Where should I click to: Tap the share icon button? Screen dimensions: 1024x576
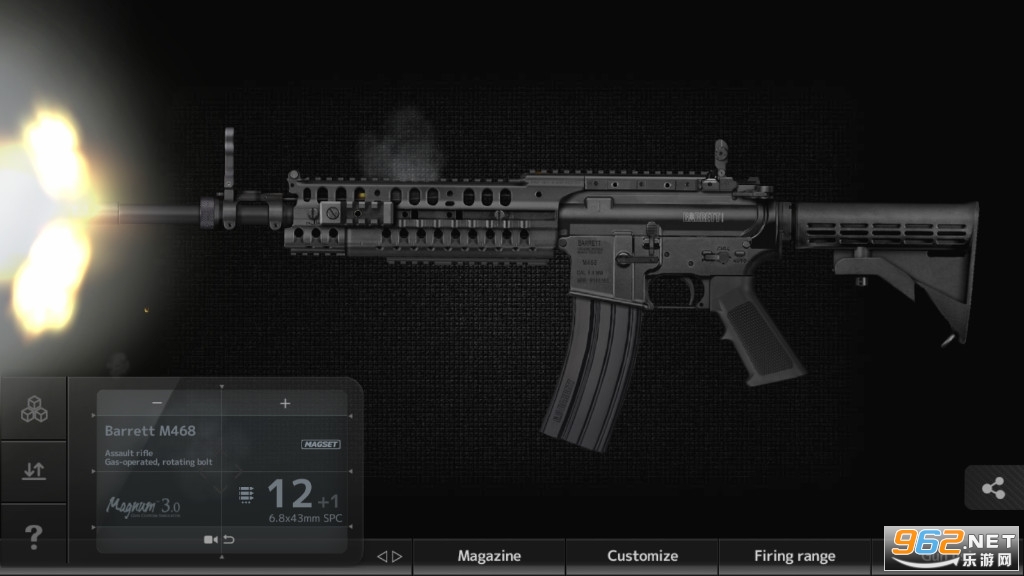993,488
